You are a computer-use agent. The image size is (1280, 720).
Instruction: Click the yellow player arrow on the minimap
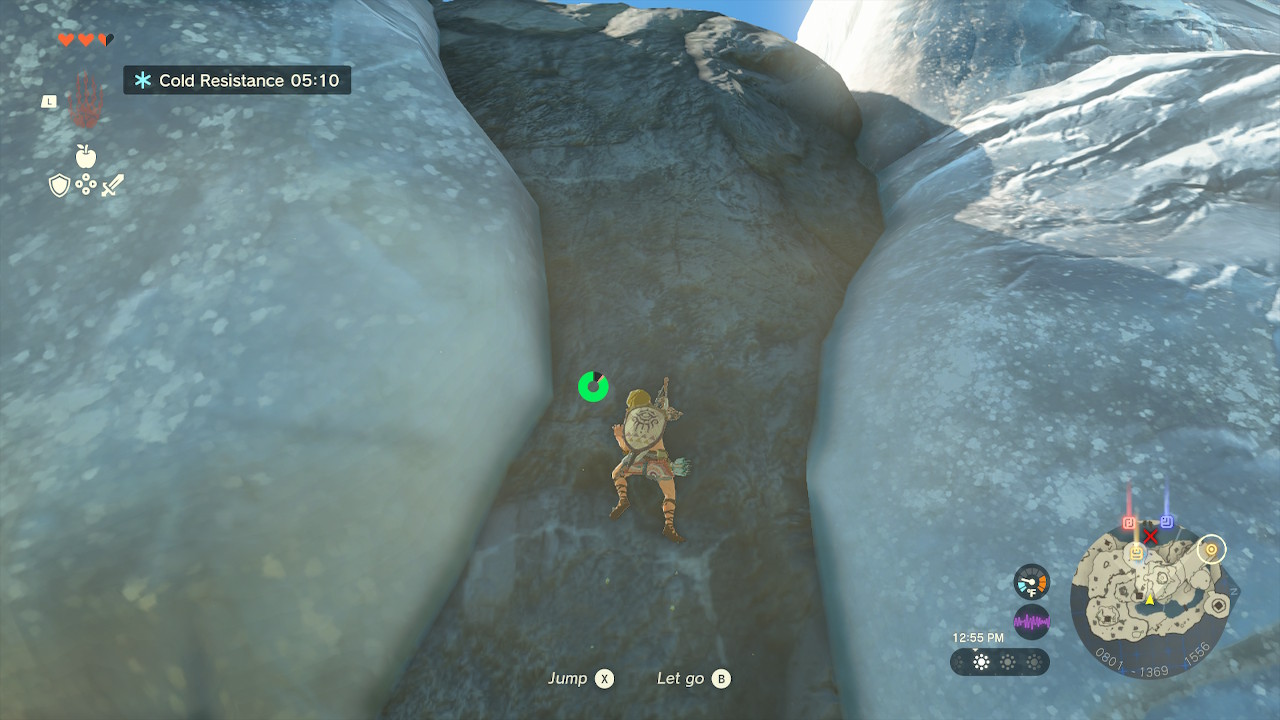click(x=1150, y=600)
